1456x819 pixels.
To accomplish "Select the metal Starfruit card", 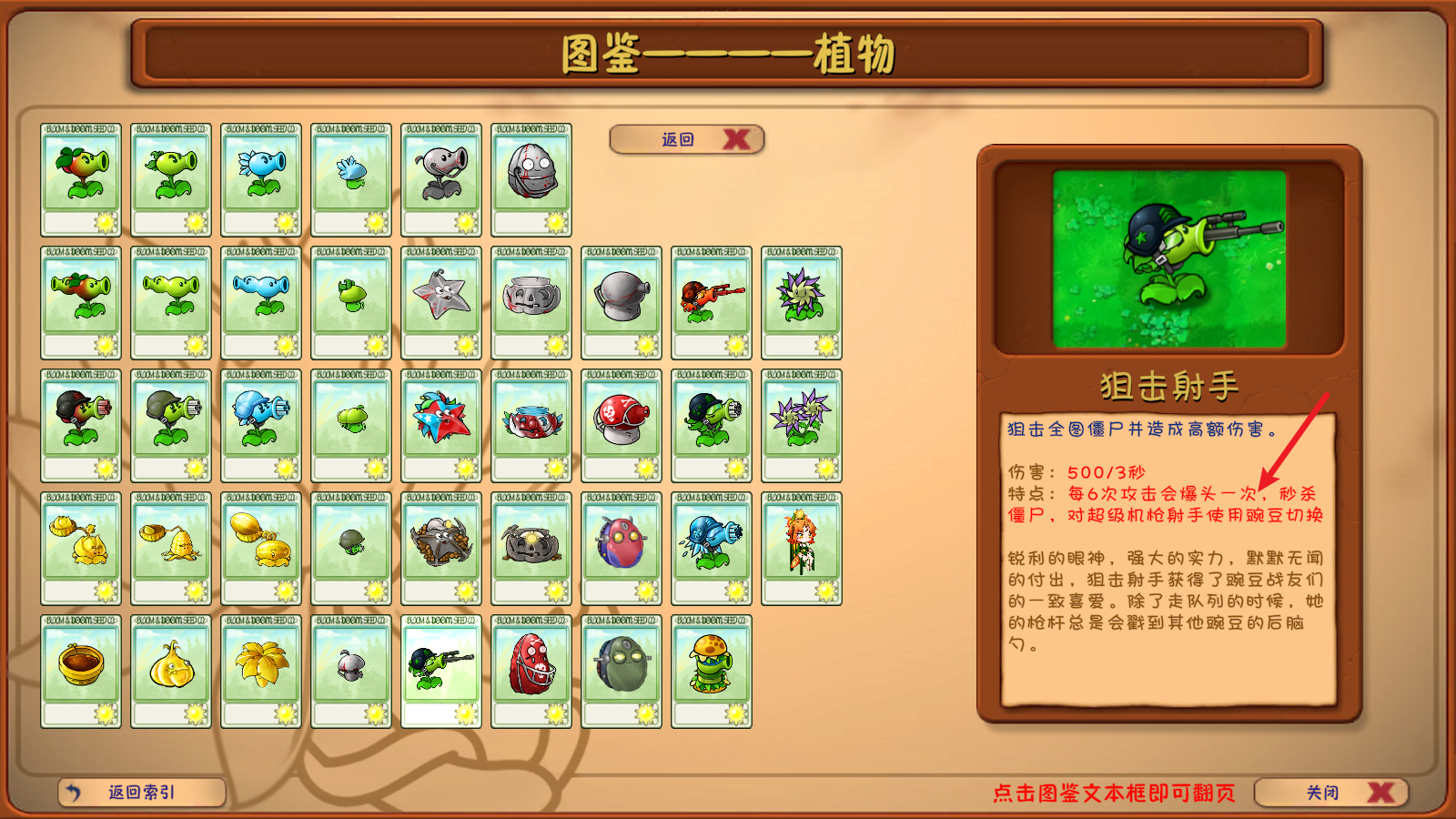I will pyautogui.click(x=441, y=300).
